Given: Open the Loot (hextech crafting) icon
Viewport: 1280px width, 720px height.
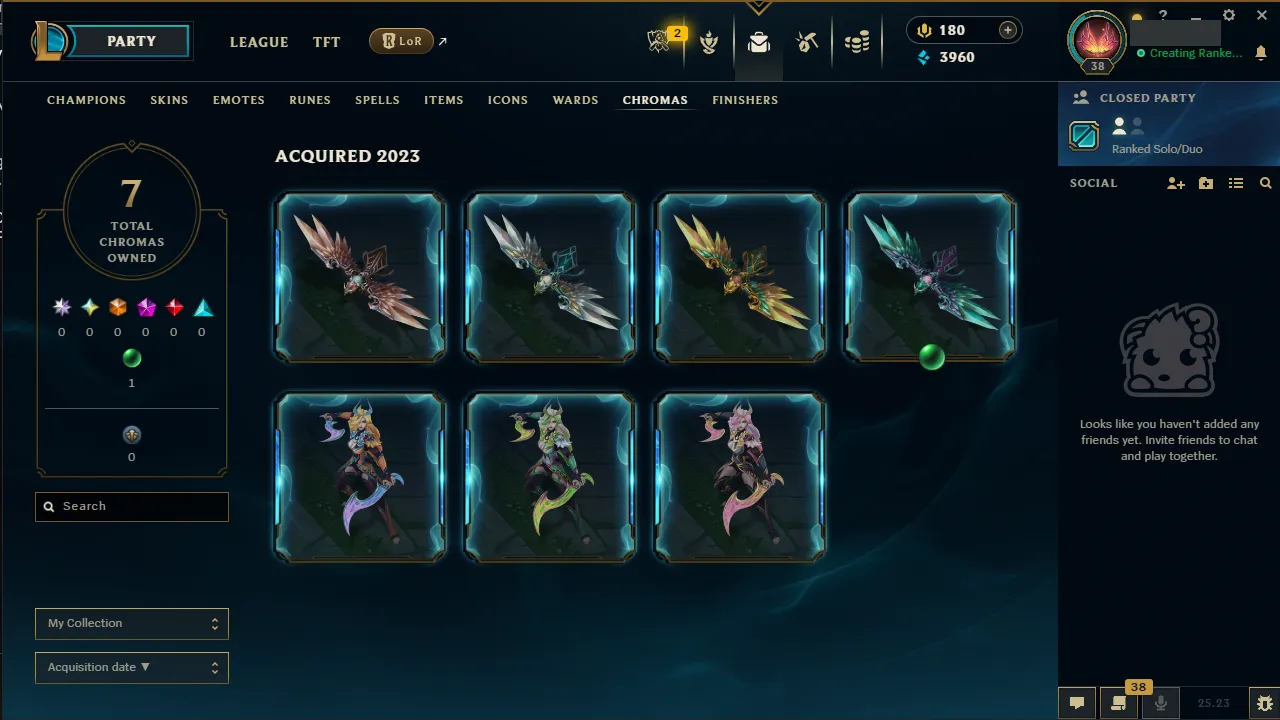Looking at the screenshot, I should (807, 42).
